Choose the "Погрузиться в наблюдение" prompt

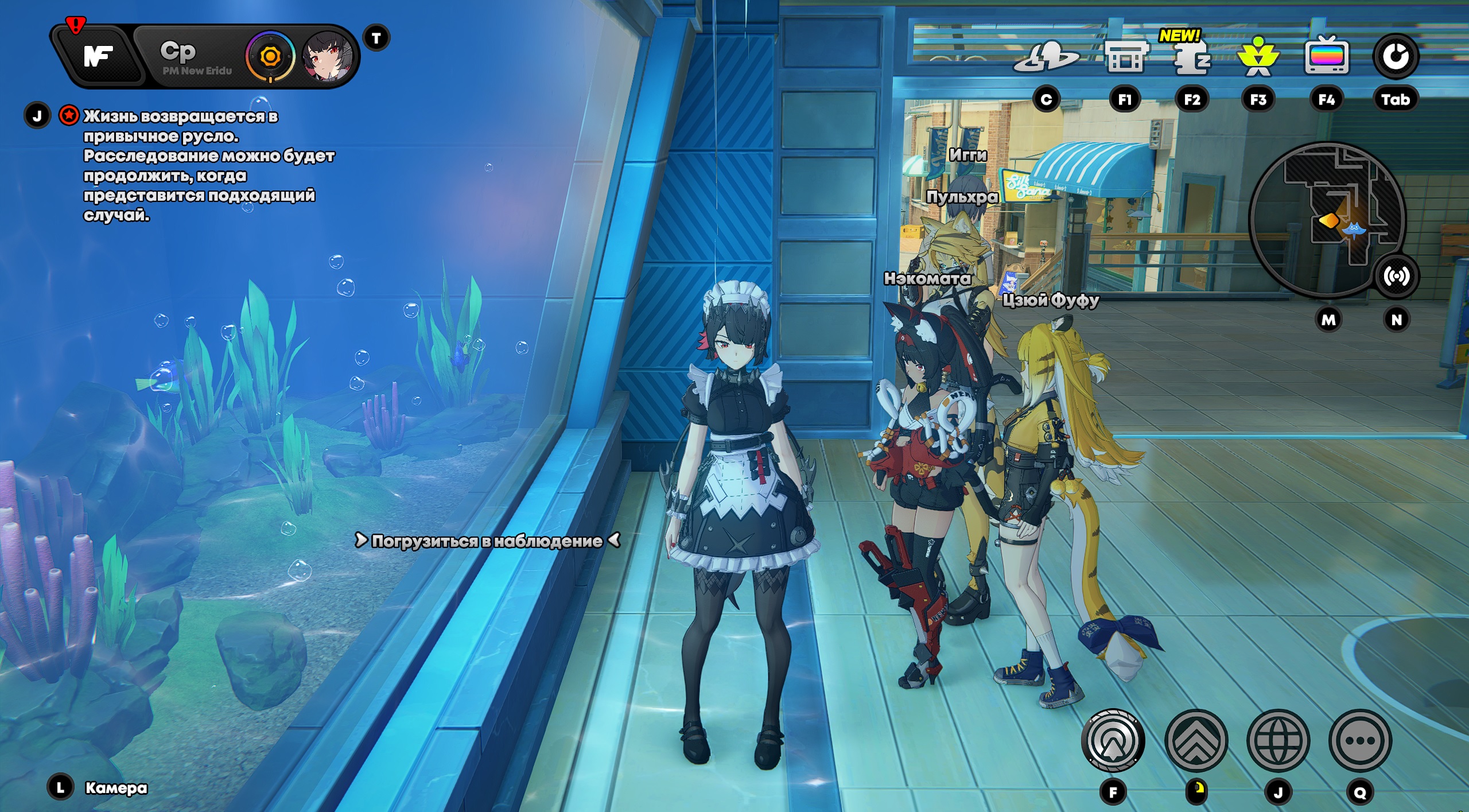click(487, 541)
